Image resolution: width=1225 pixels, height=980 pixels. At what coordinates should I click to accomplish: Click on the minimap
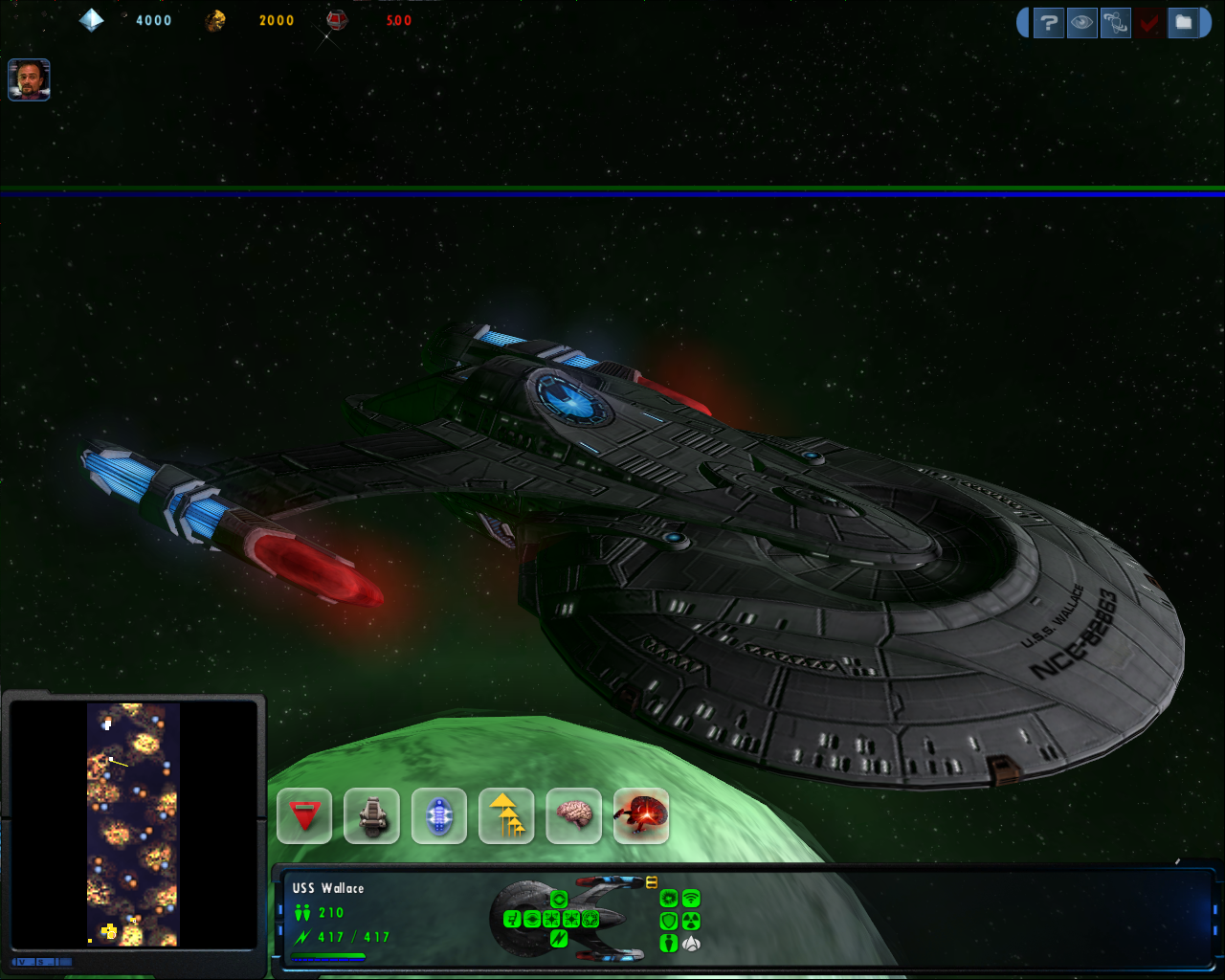point(133,824)
